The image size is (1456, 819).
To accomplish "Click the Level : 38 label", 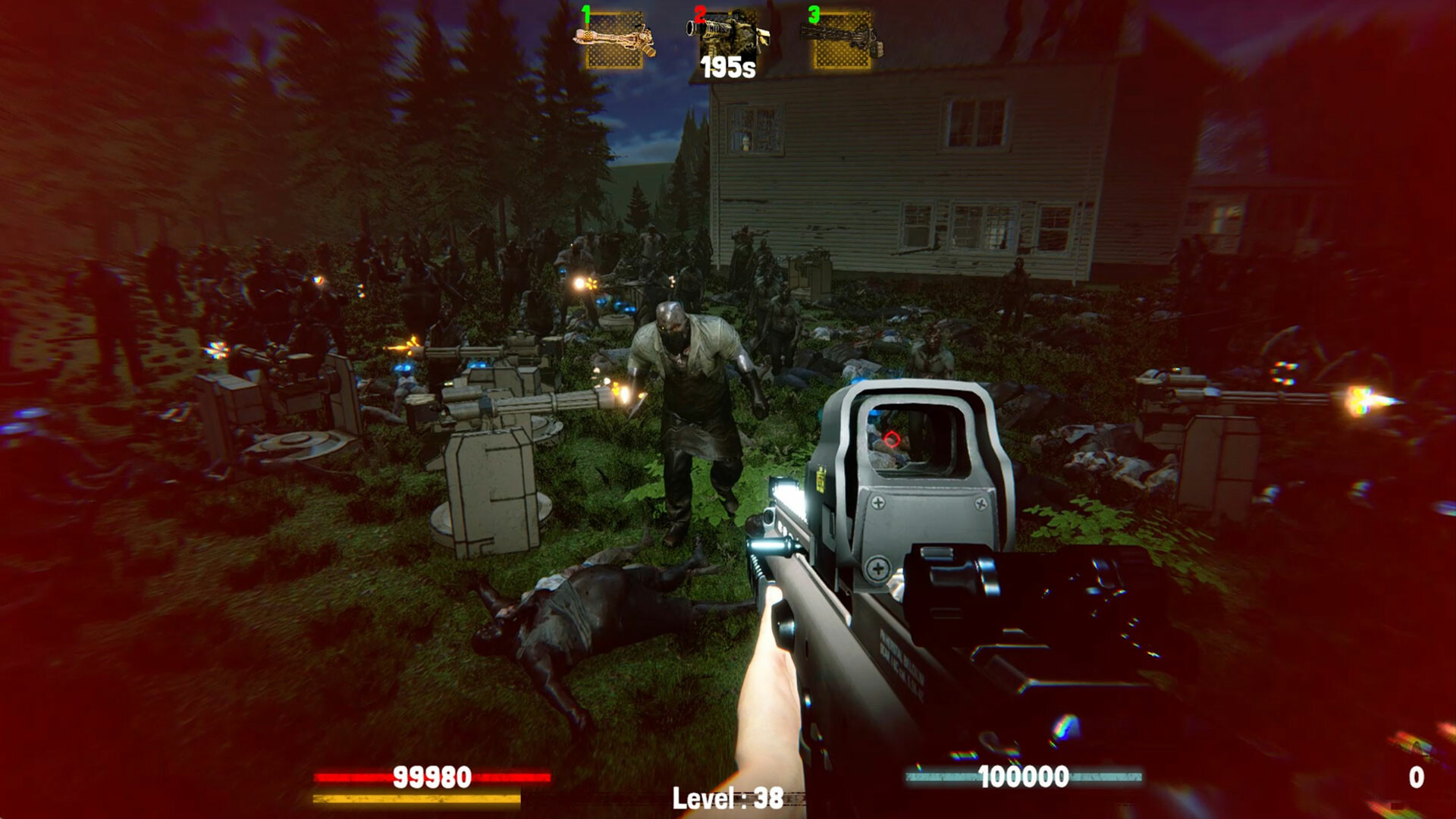I will point(726,799).
